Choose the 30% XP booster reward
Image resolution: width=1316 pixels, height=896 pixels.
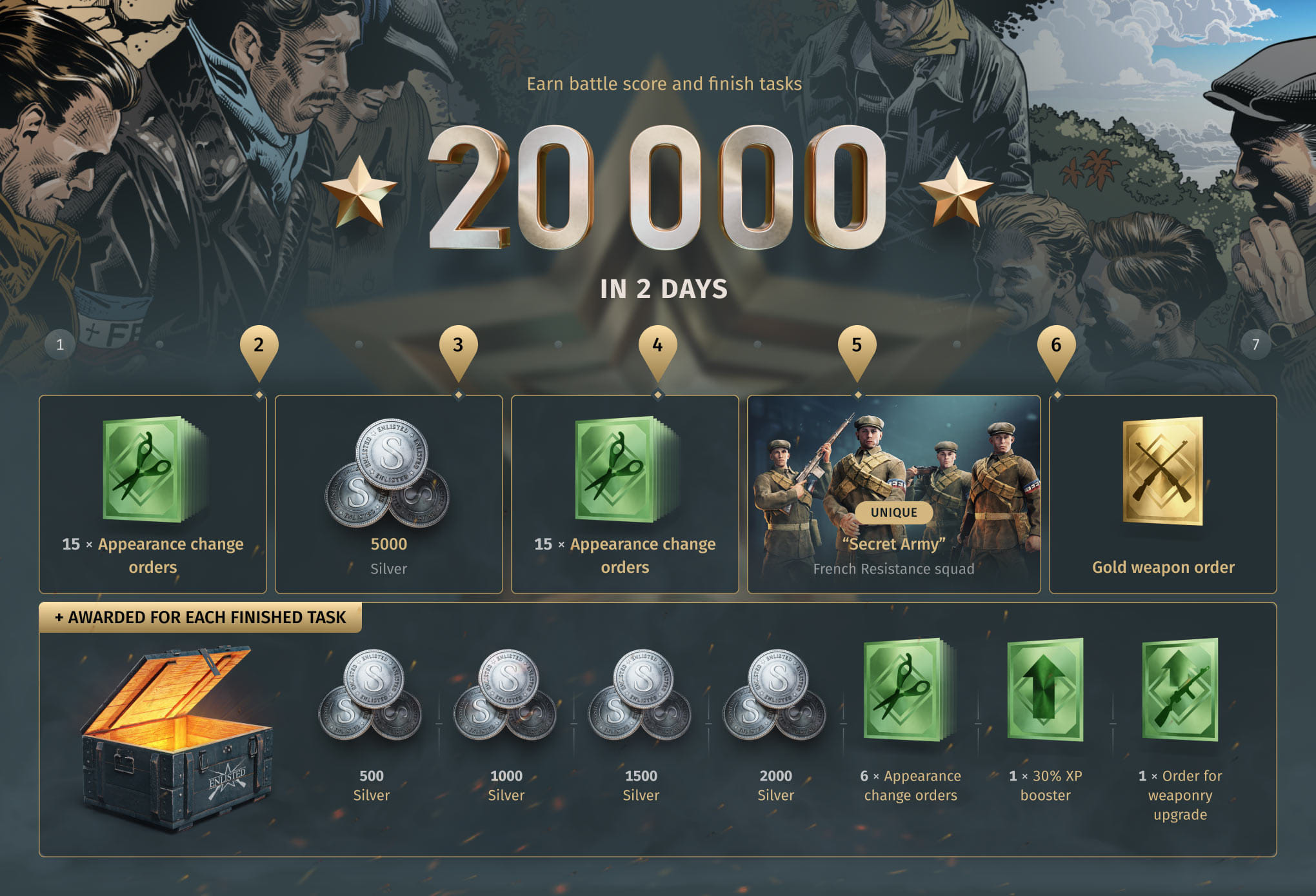1045,690
